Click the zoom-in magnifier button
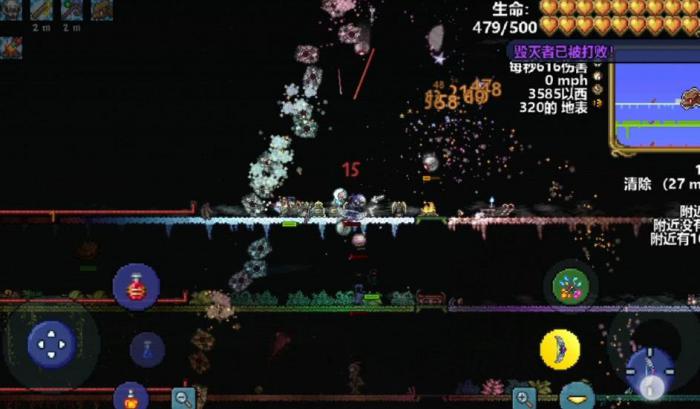This screenshot has width=700, height=409. (x=524, y=397)
